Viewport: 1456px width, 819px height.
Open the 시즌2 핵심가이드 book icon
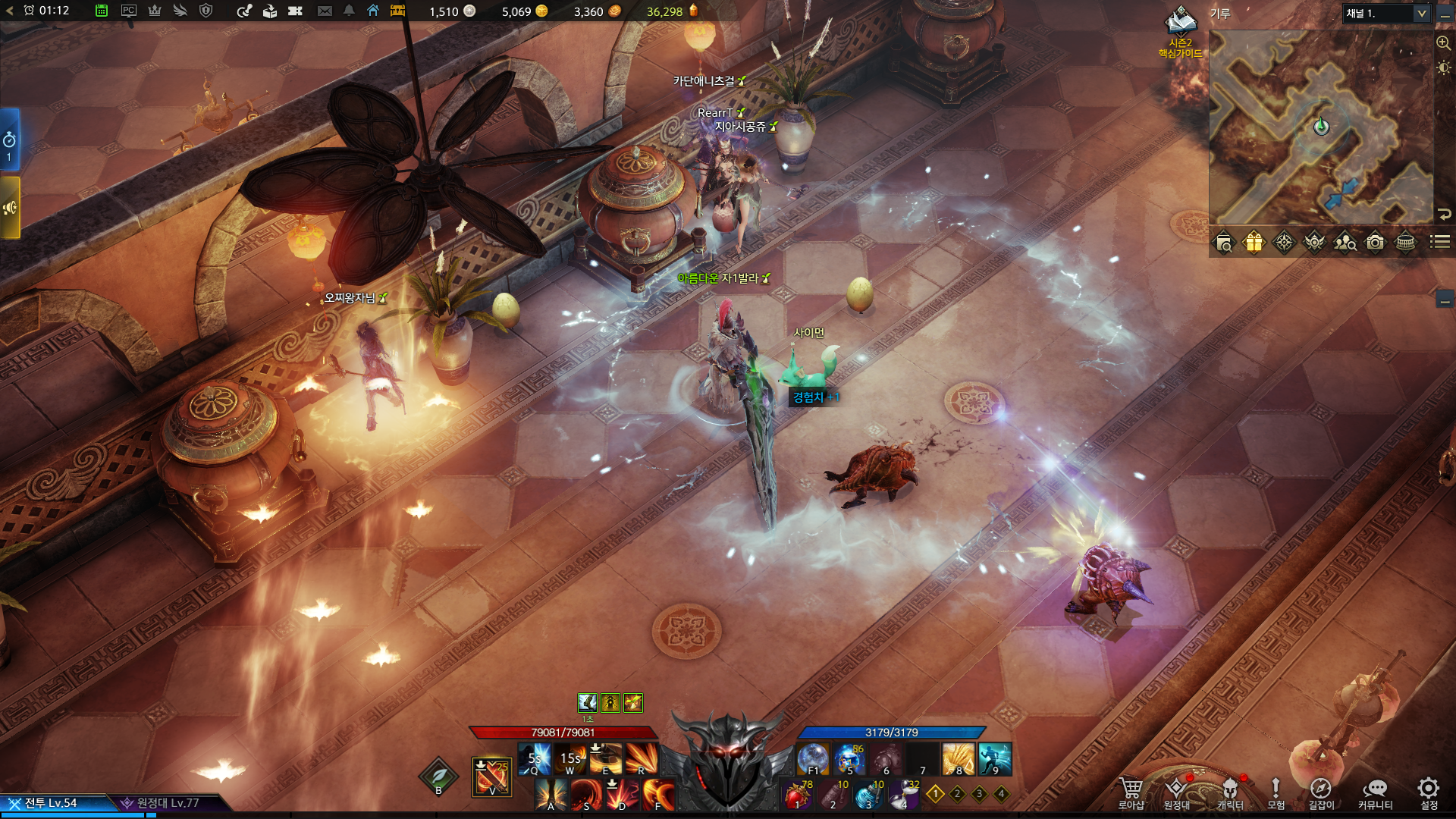1180,23
